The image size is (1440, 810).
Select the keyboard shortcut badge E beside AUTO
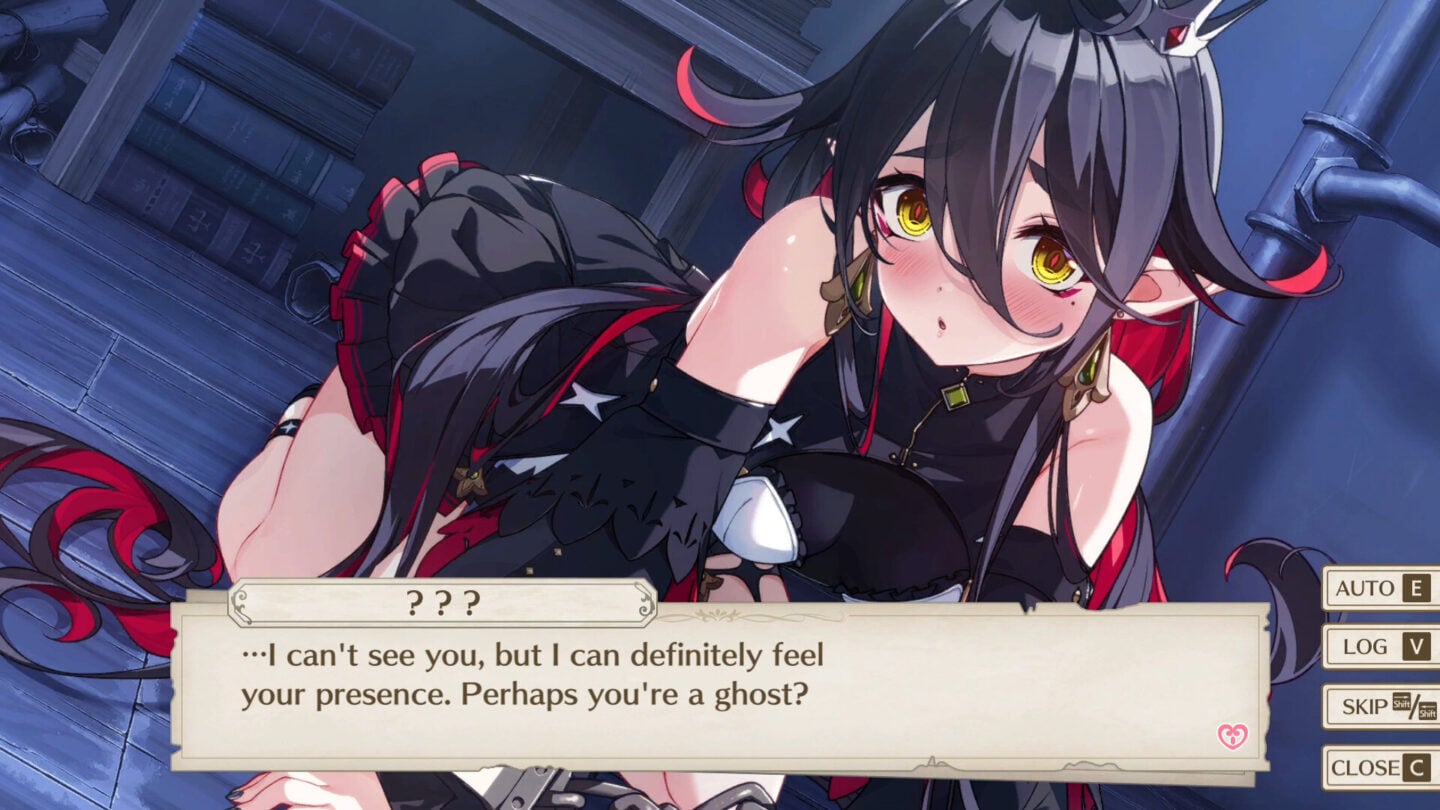pyautogui.click(x=1416, y=589)
